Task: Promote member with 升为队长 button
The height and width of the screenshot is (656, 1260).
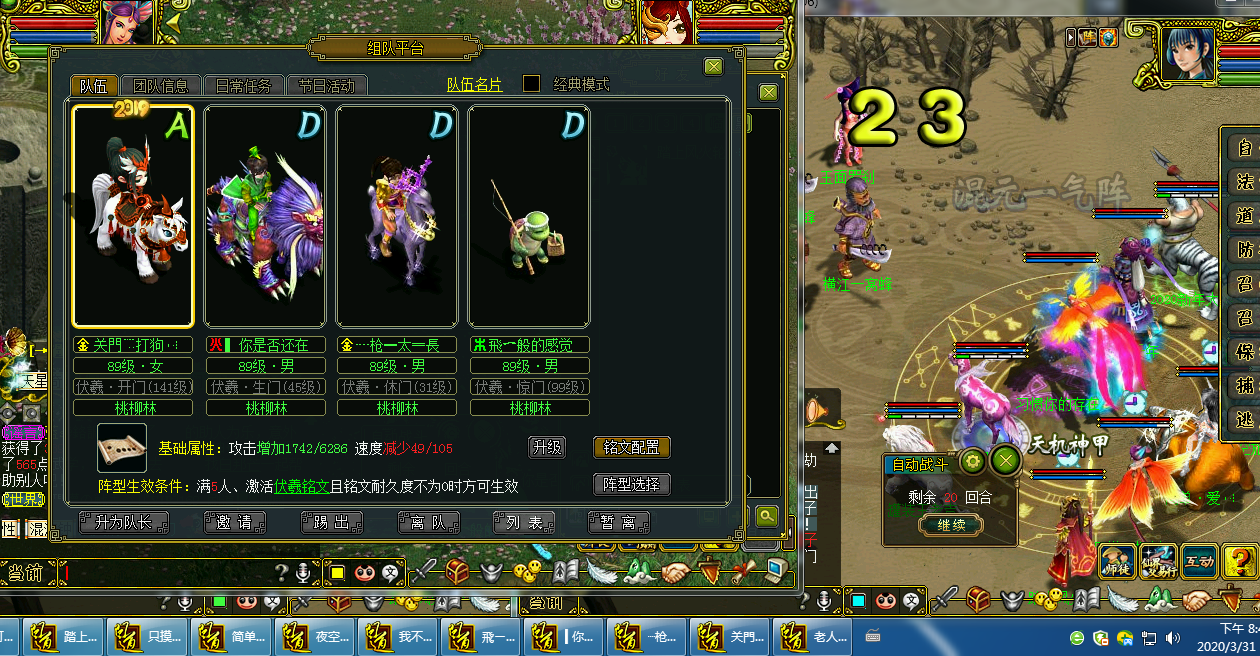Action: click(x=123, y=522)
